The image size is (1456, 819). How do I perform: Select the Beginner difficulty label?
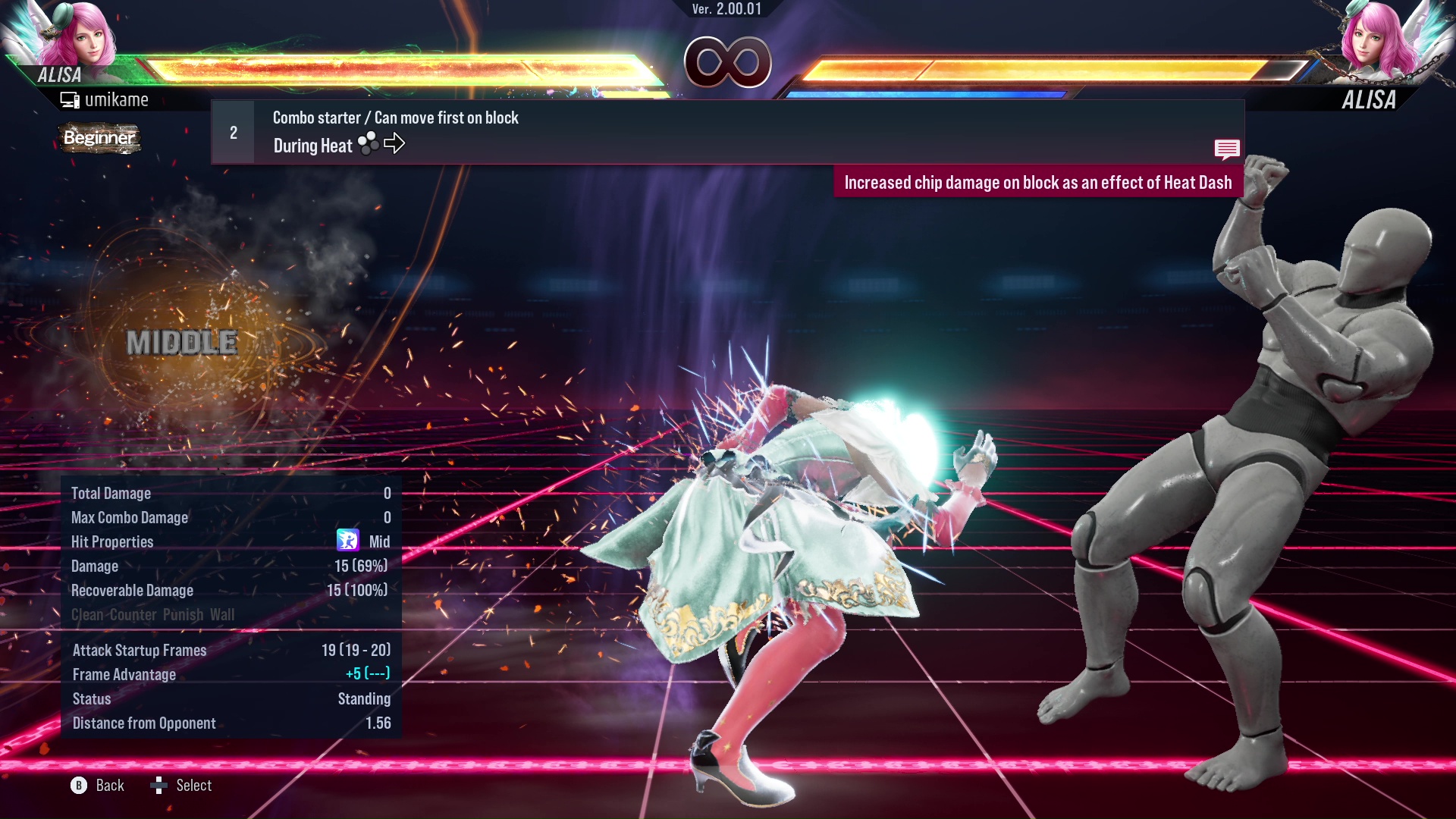tap(99, 138)
